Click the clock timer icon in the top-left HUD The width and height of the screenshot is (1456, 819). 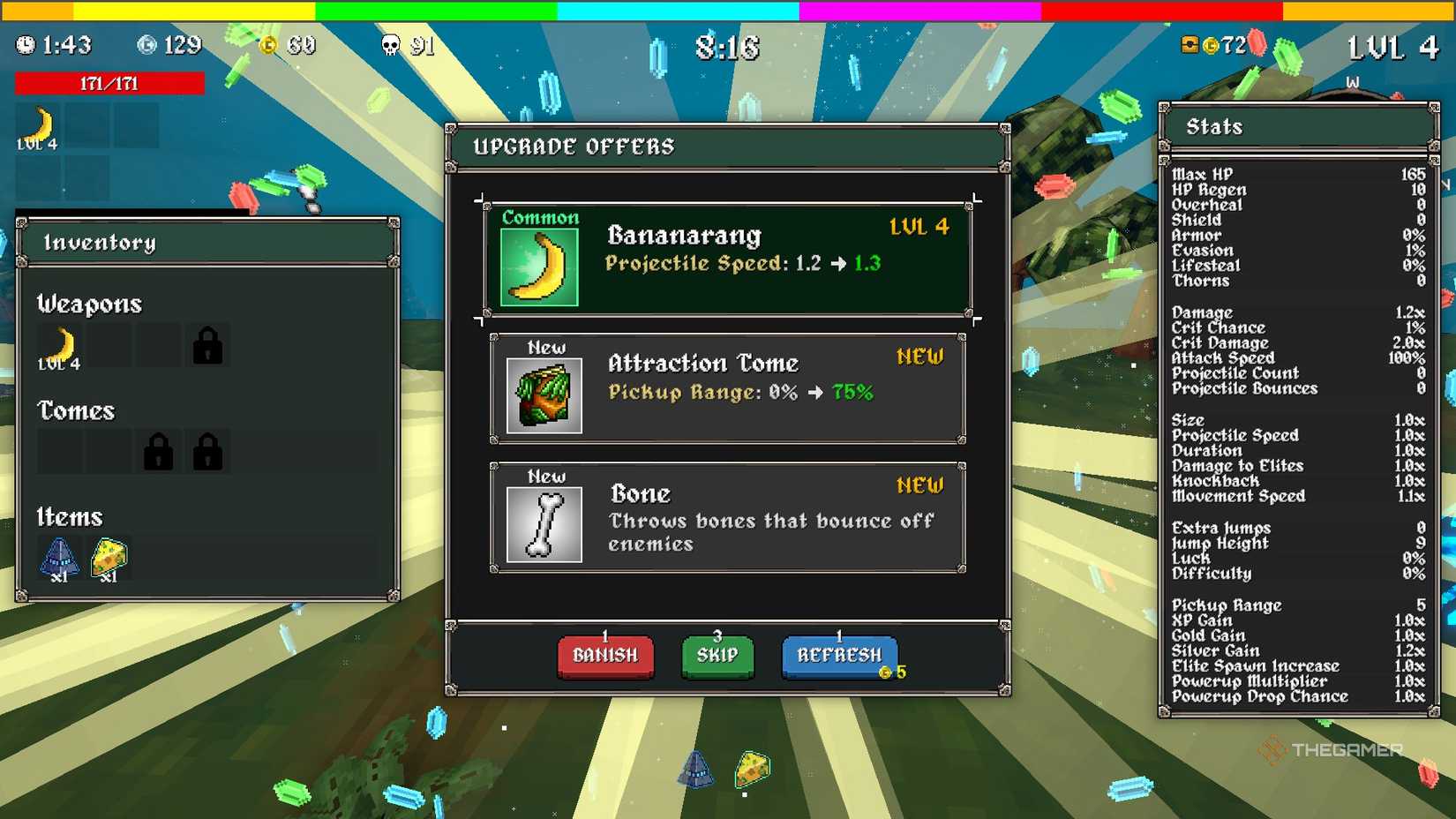pyautogui.click(x=25, y=44)
